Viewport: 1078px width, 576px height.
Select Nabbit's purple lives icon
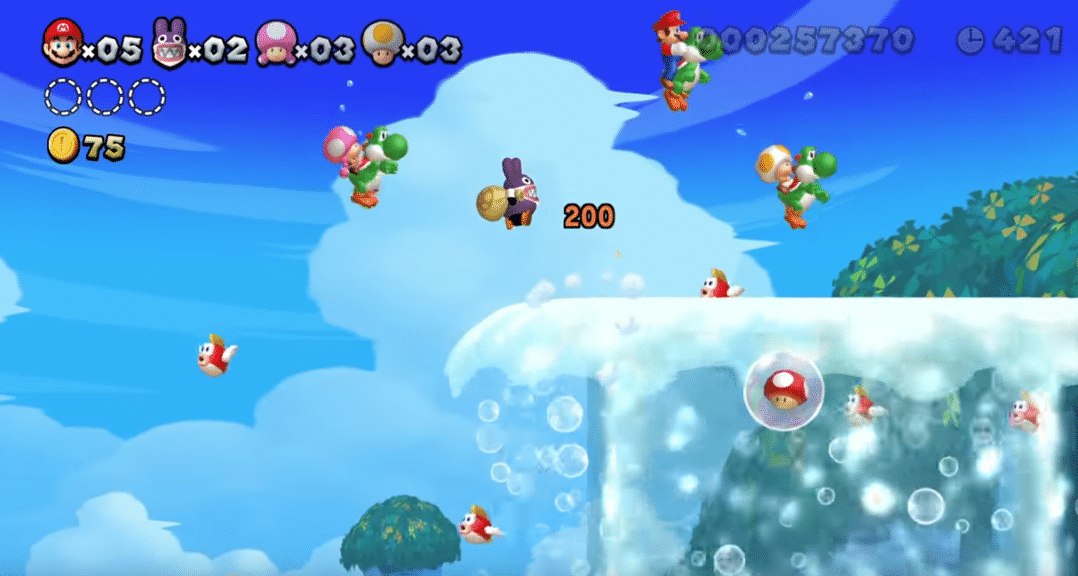coord(169,44)
